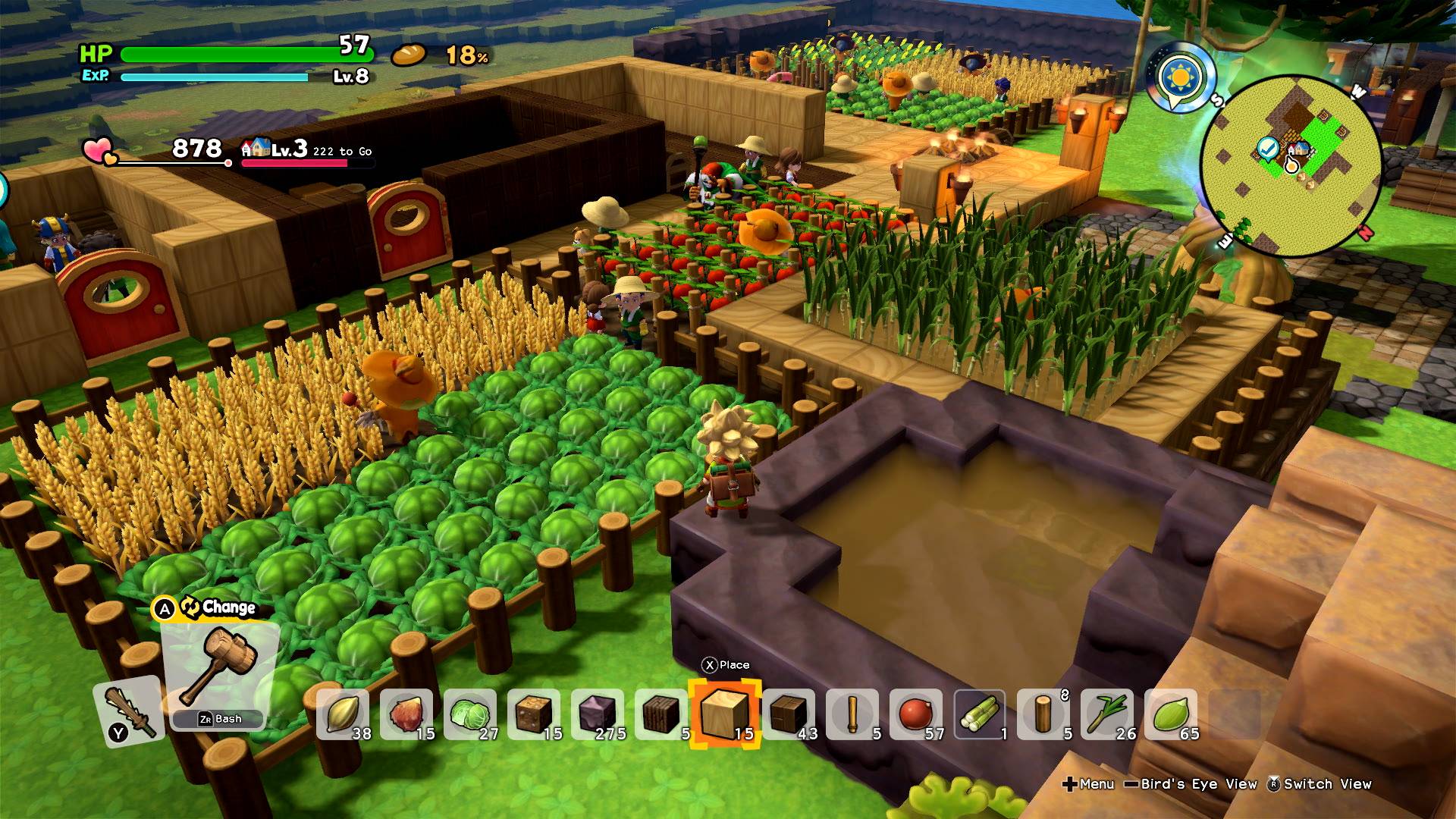This screenshot has height=819, width=1456.
Task: Choose the spiked club weapon slot
Action: point(129,713)
